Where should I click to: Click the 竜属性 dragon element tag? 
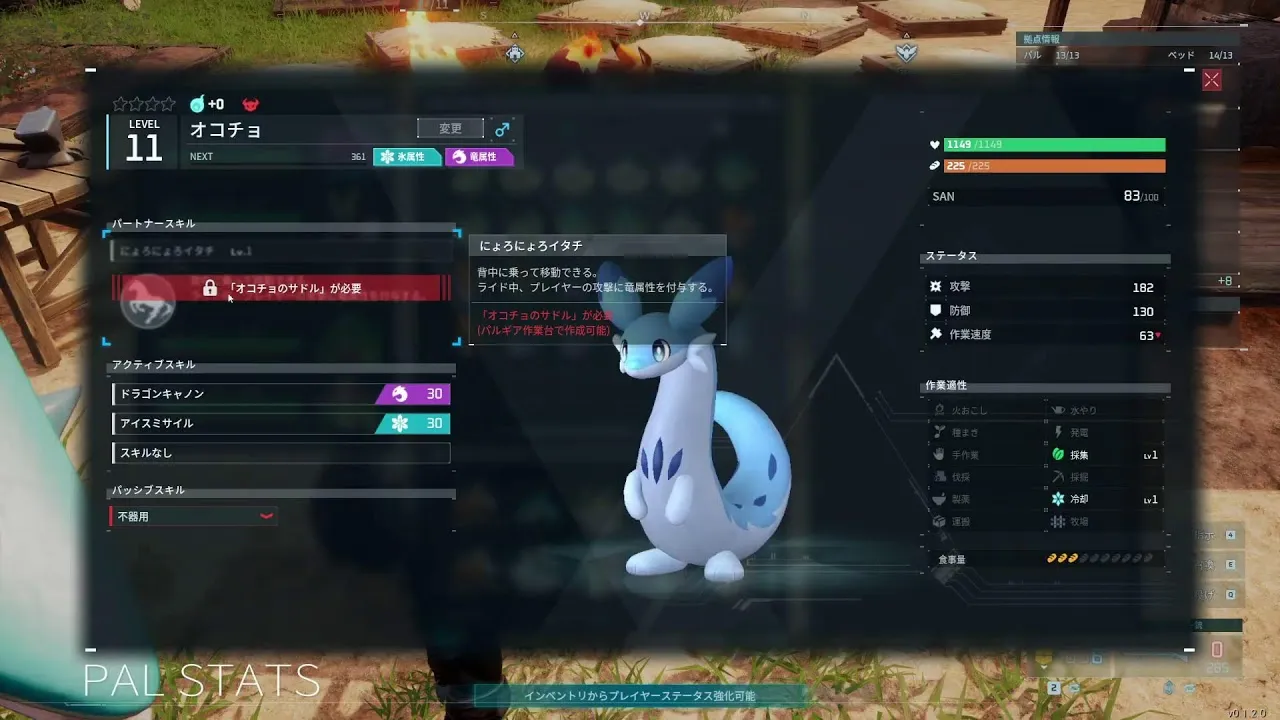point(479,157)
